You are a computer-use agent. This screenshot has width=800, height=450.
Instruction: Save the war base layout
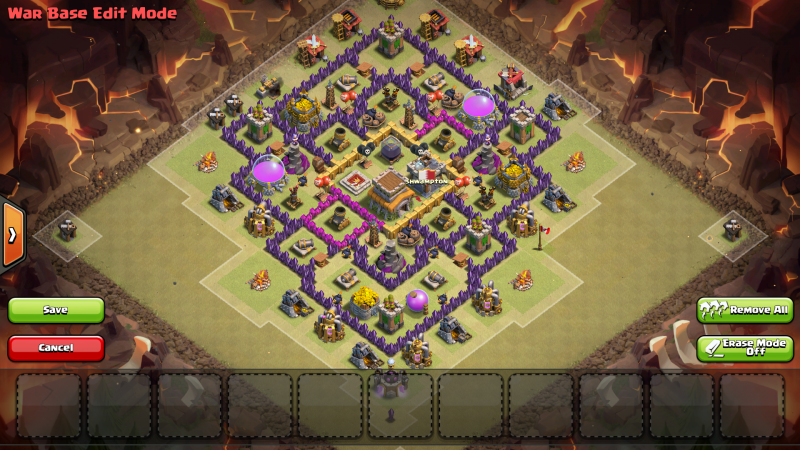click(x=56, y=310)
